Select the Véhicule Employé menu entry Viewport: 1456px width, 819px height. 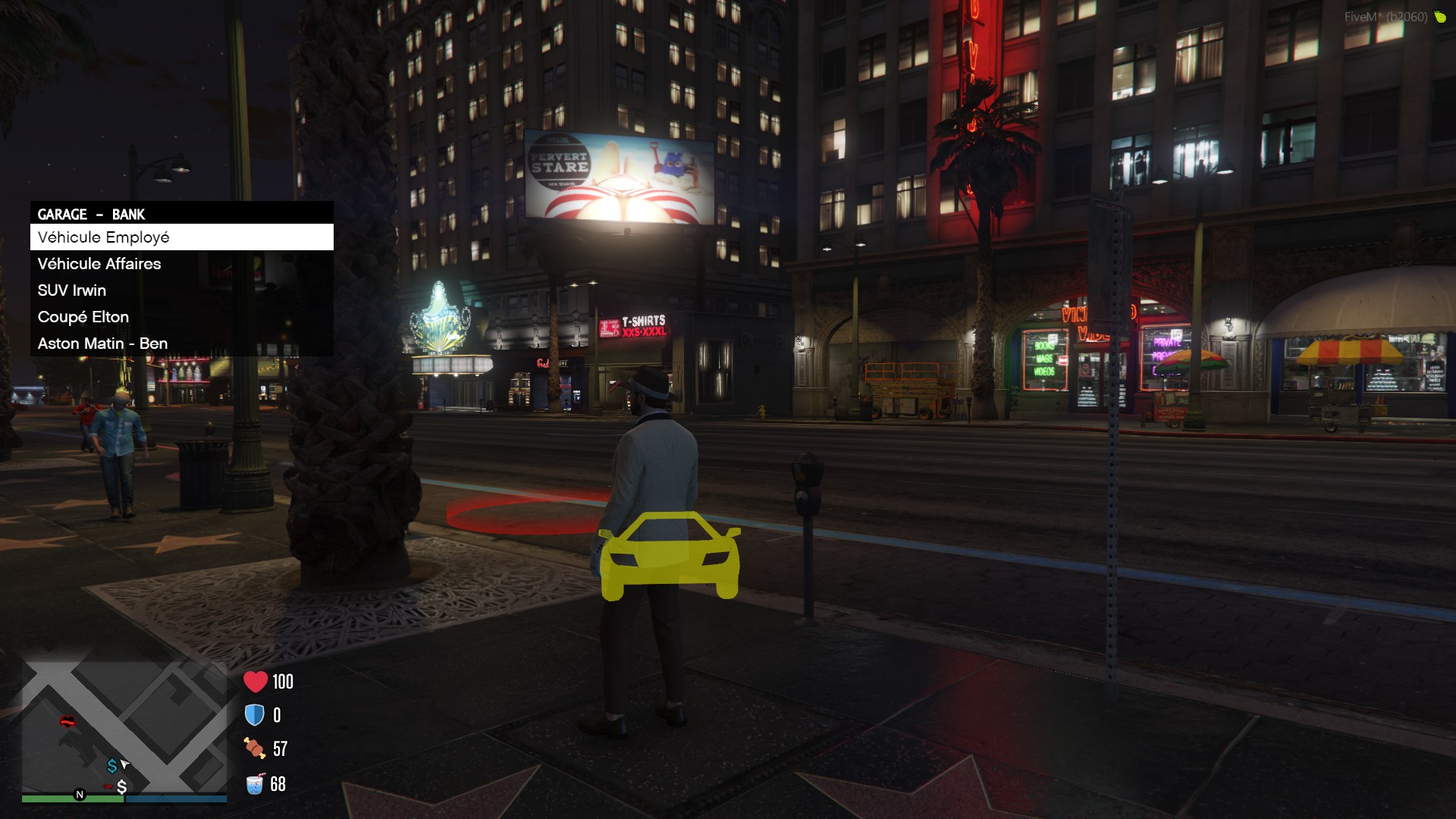coord(181,237)
